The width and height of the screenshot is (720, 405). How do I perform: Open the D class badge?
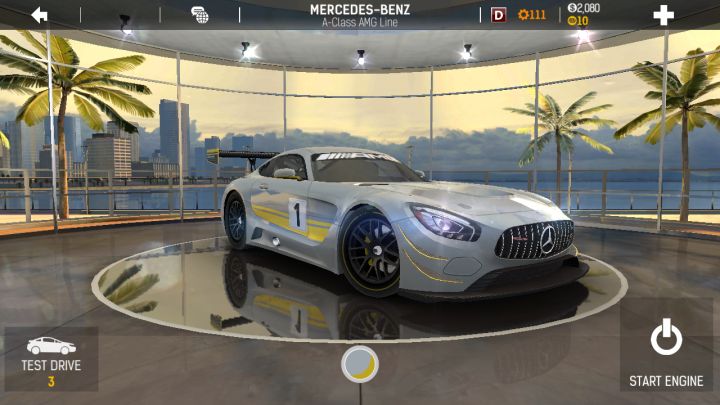pos(499,15)
